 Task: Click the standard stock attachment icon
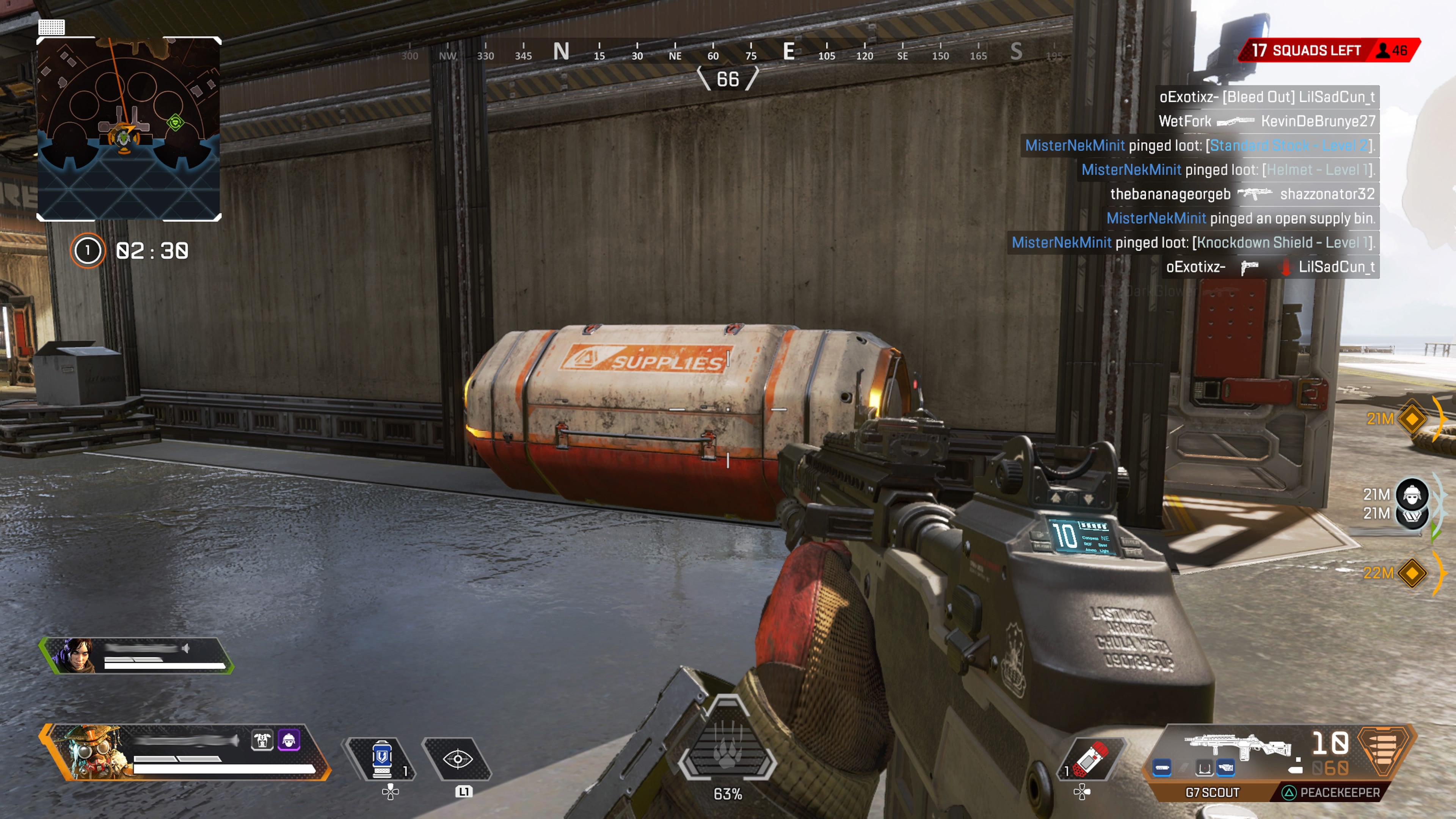[x=1225, y=767]
